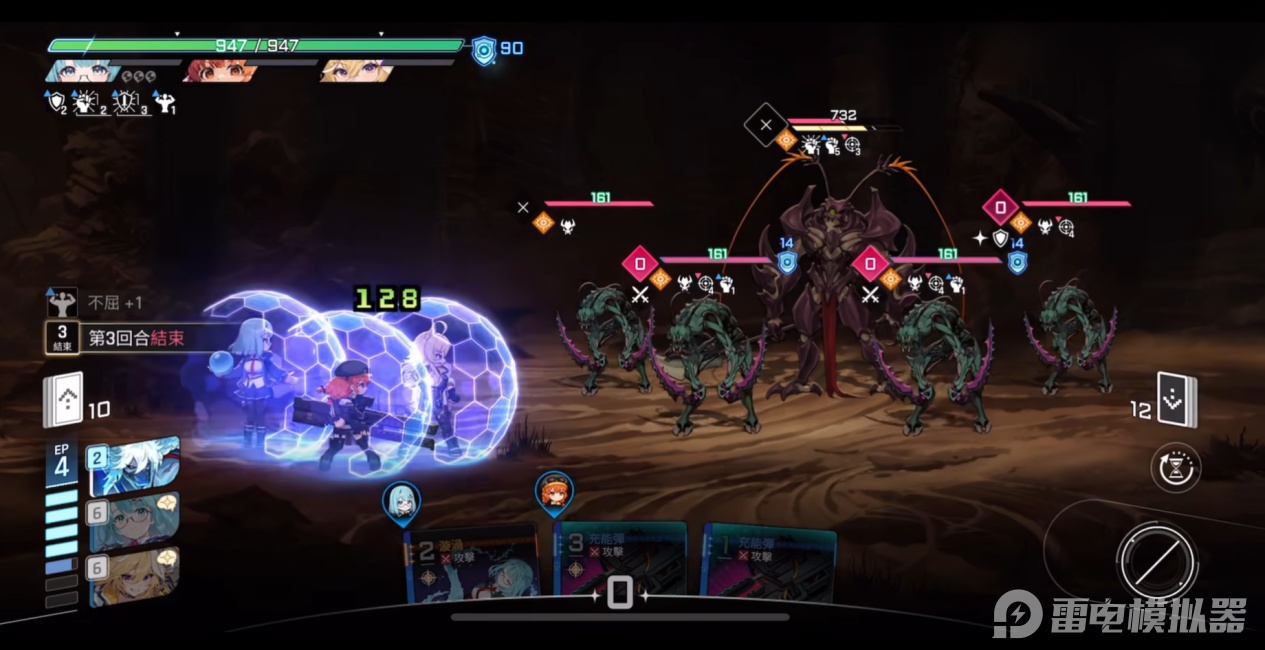Show the muscle-arm buff icon in the top status row
Viewport: 1265px width, 650px height.
point(166,101)
